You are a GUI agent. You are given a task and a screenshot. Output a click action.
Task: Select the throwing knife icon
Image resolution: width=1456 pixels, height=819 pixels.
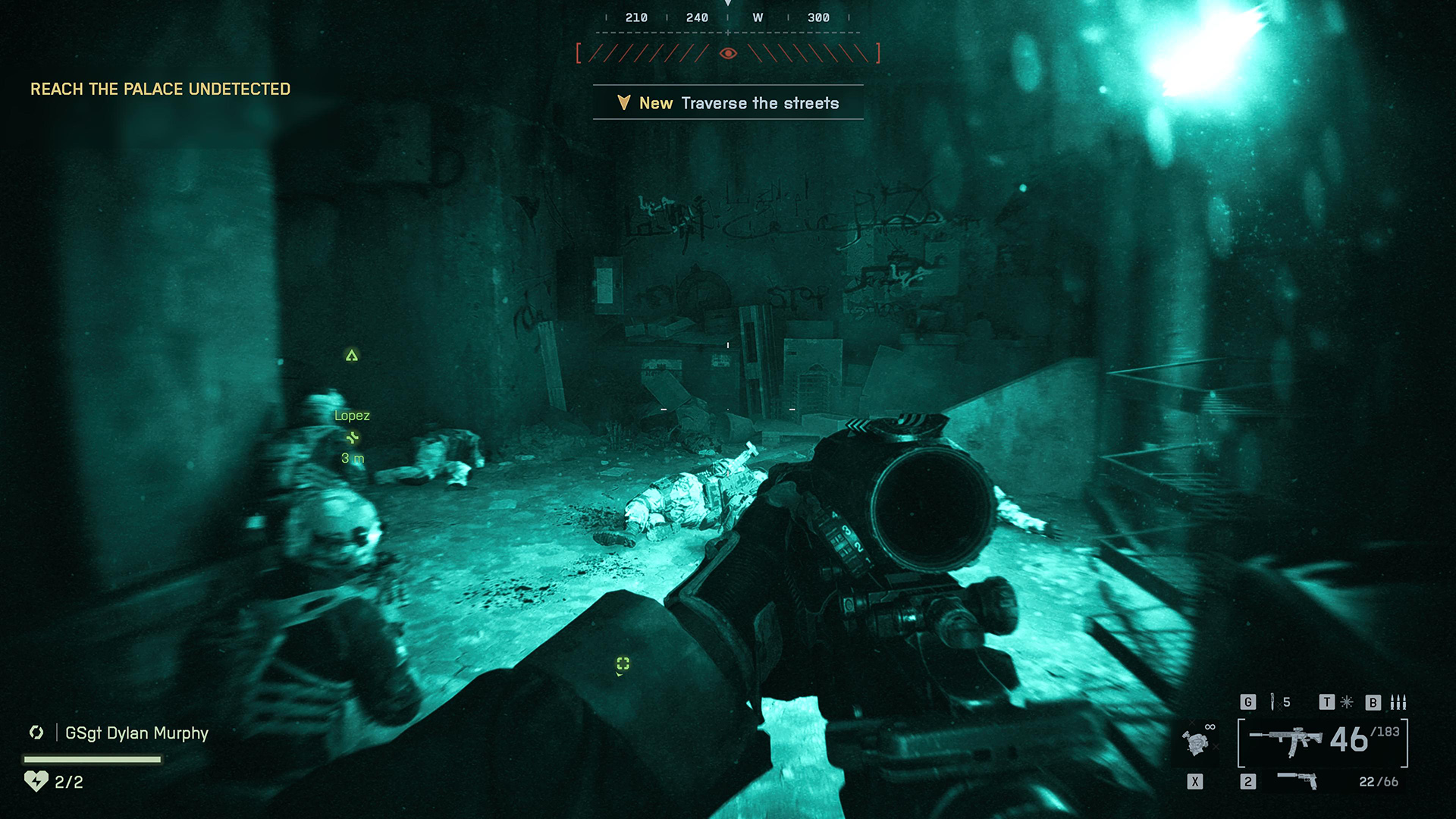(x=1273, y=702)
